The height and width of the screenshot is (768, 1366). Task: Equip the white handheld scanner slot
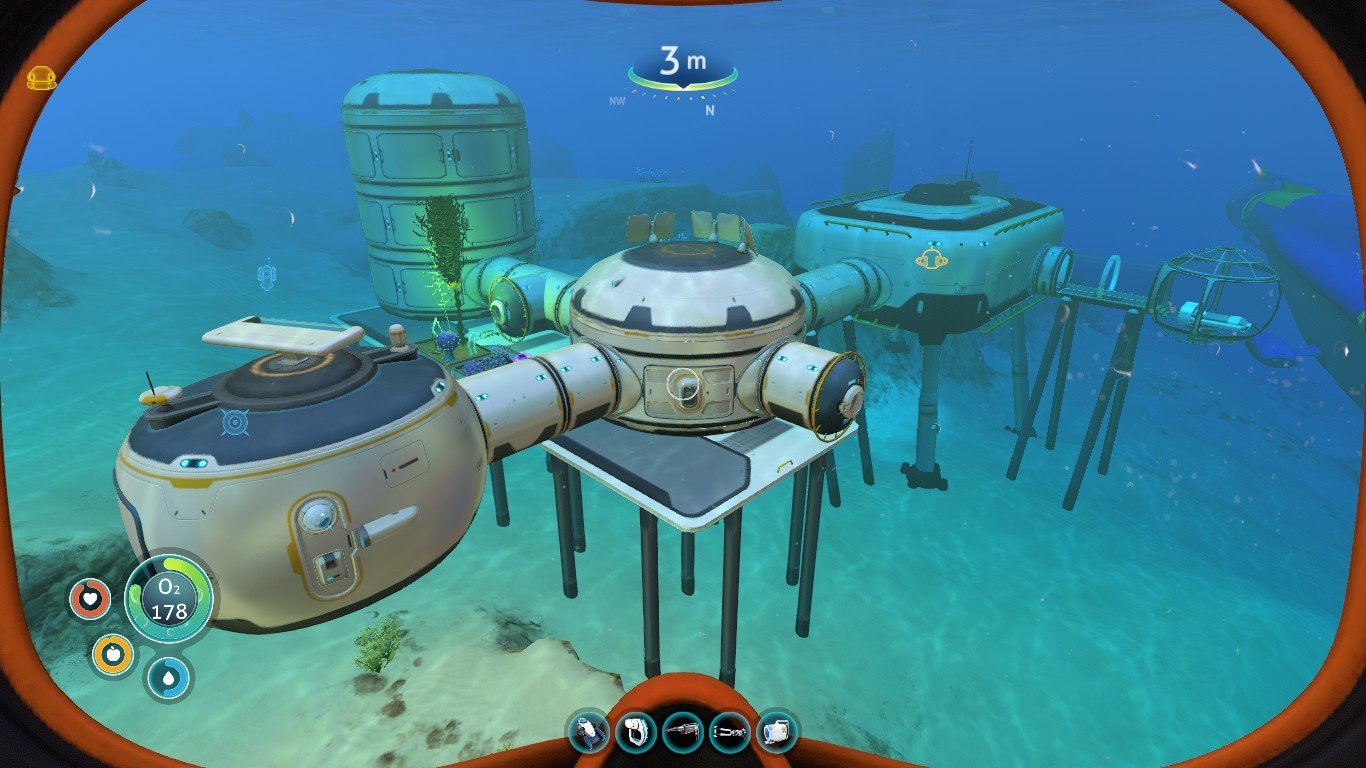[x=636, y=732]
